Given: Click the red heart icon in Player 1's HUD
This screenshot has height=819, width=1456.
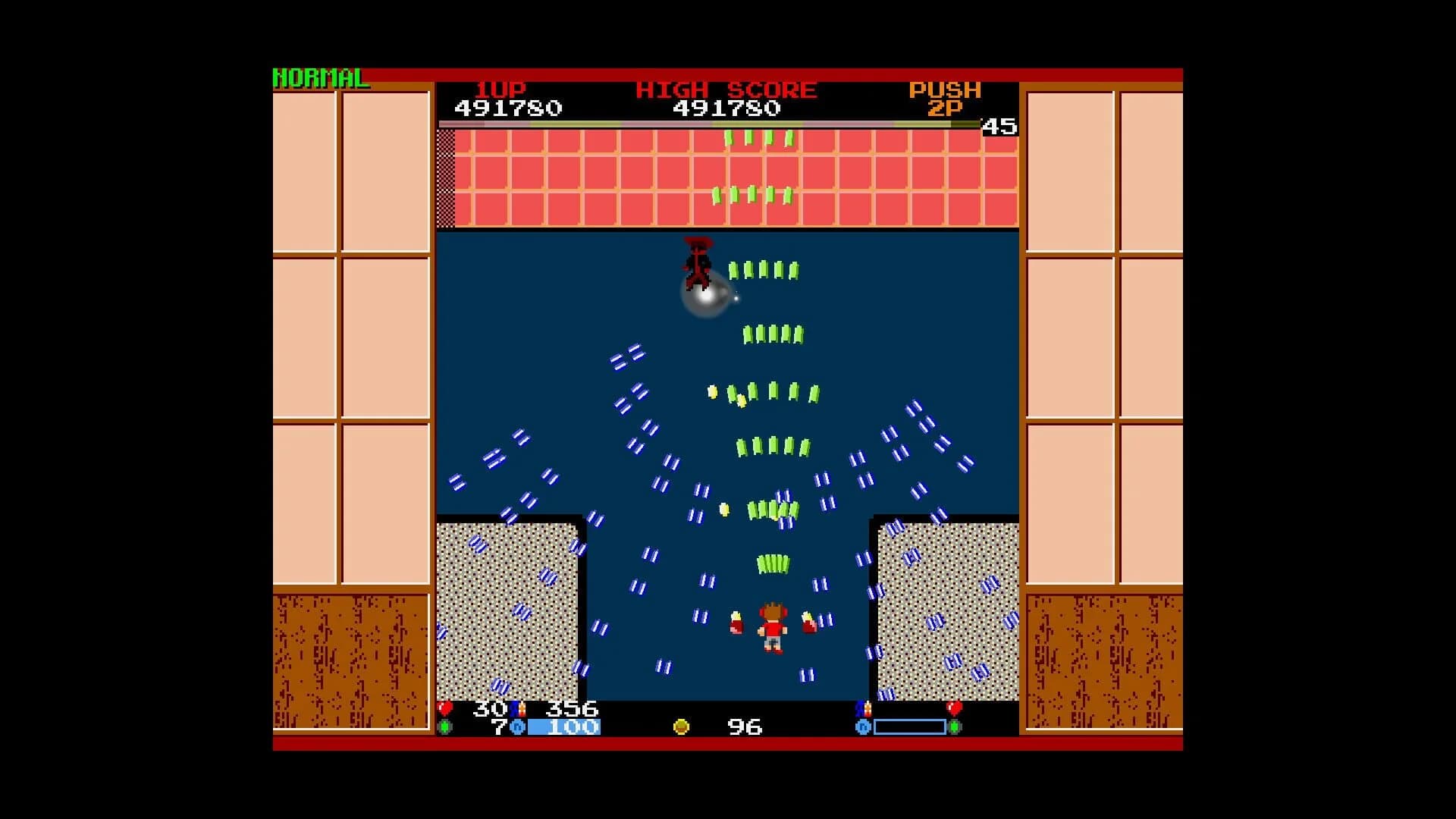Looking at the screenshot, I should tap(444, 708).
